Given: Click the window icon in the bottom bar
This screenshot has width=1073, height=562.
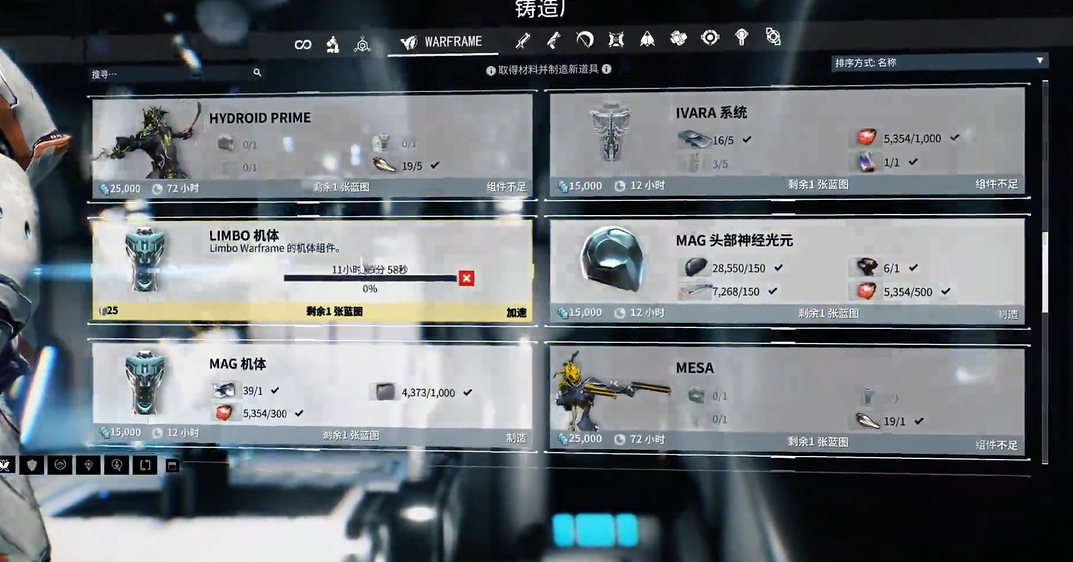Looking at the screenshot, I should (x=172, y=465).
